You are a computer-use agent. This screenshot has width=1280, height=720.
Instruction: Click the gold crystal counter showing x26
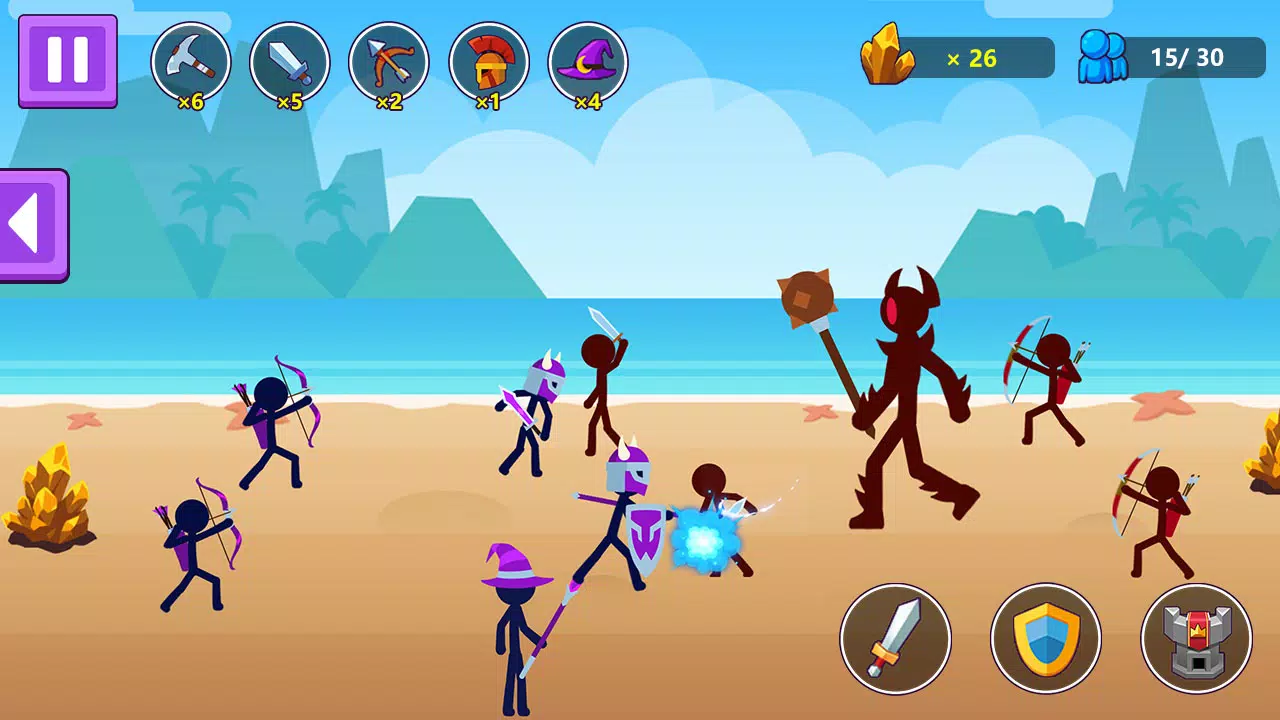(955, 57)
